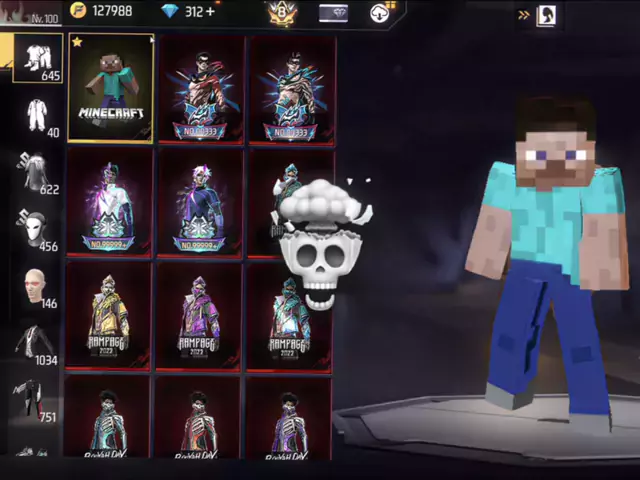The image size is (640, 480).
Task: Expand the character profile panel arrow
Action: tap(524, 15)
